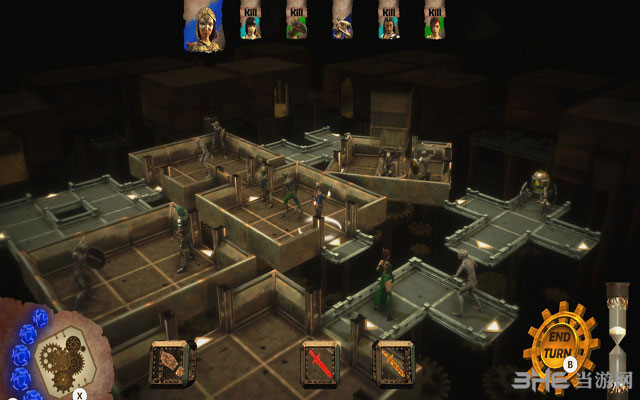Select the blue bird creature portrait
Viewport: 640px width, 400px height.
[342, 23]
